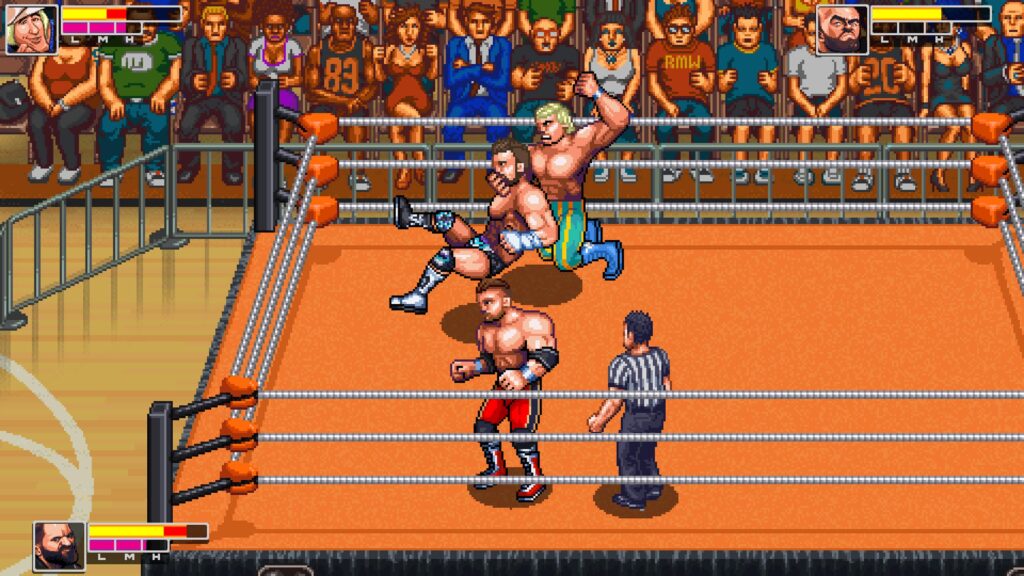Image resolution: width=1024 pixels, height=576 pixels.
Task: Click the blonde wrestler portrait with white hat
Action: [x=31, y=29]
